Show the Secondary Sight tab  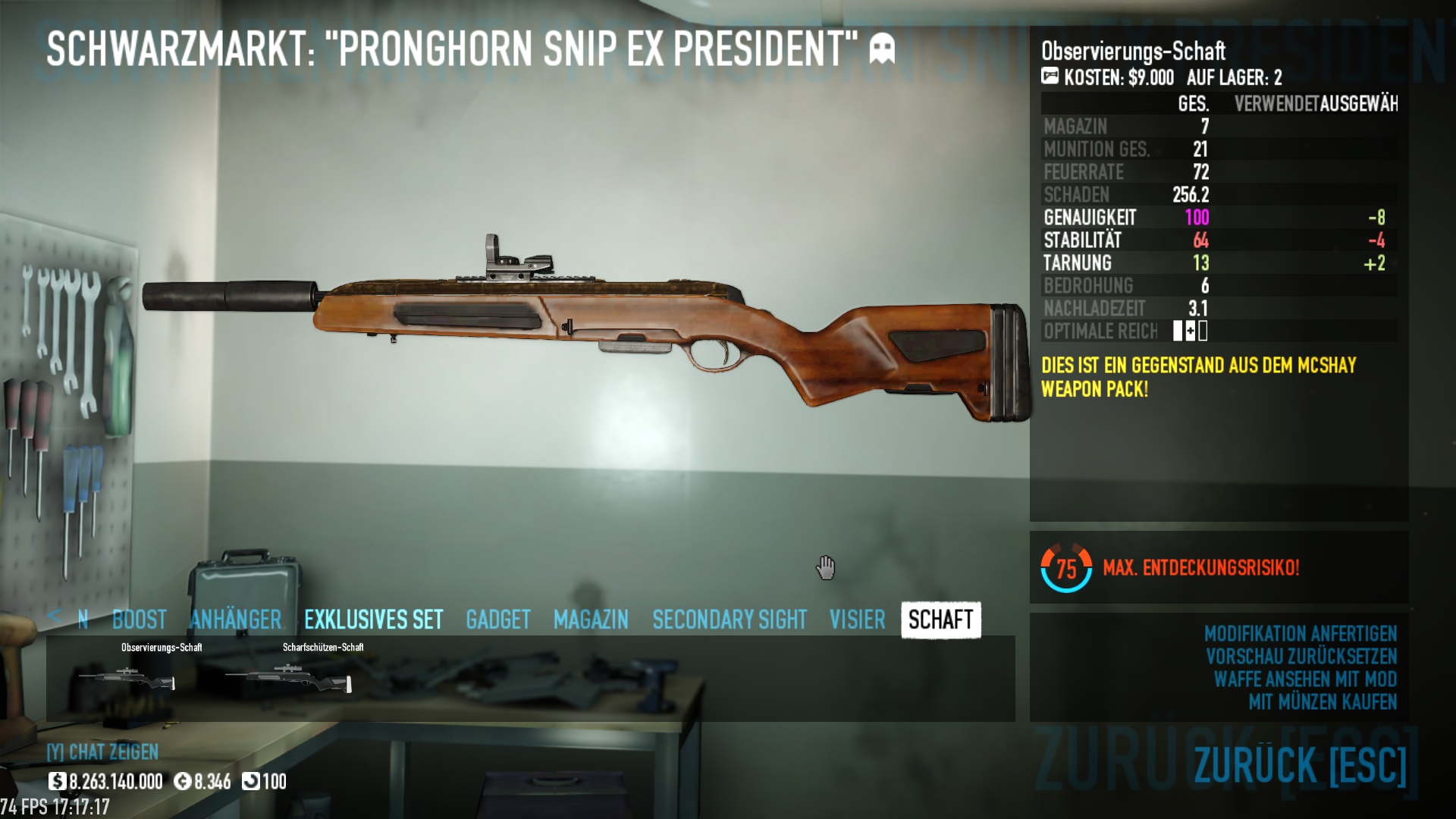click(729, 620)
